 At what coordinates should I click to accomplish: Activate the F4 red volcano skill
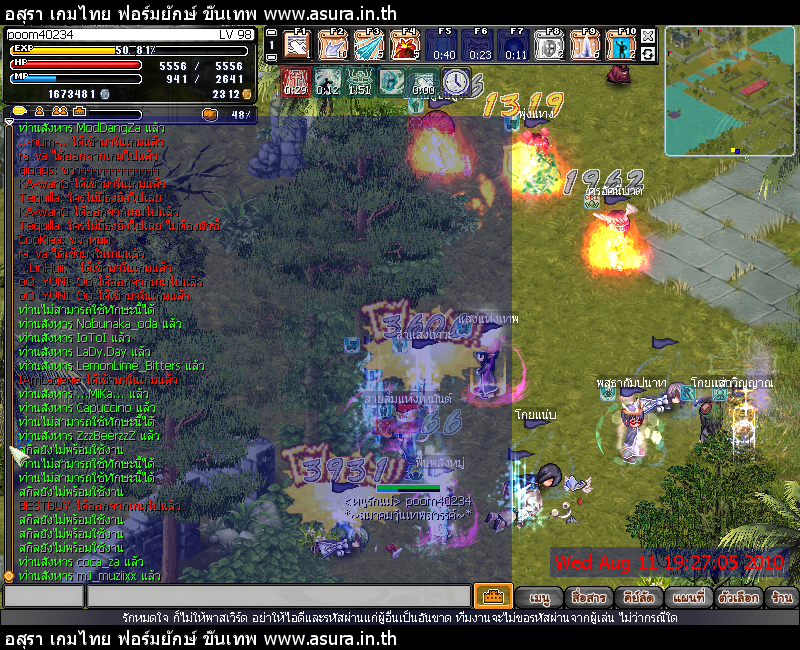click(x=405, y=45)
